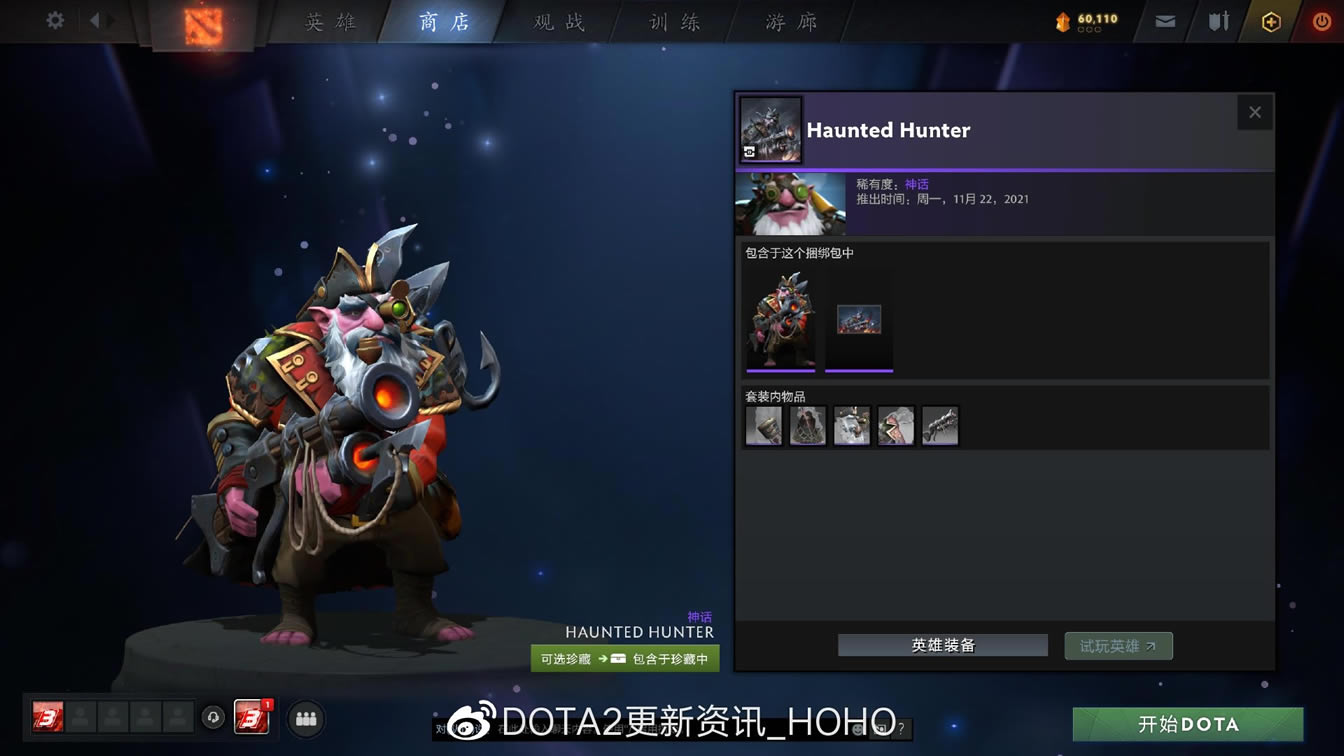Select the first empty party slot
1344x756 pixels.
[x=81, y=718]
